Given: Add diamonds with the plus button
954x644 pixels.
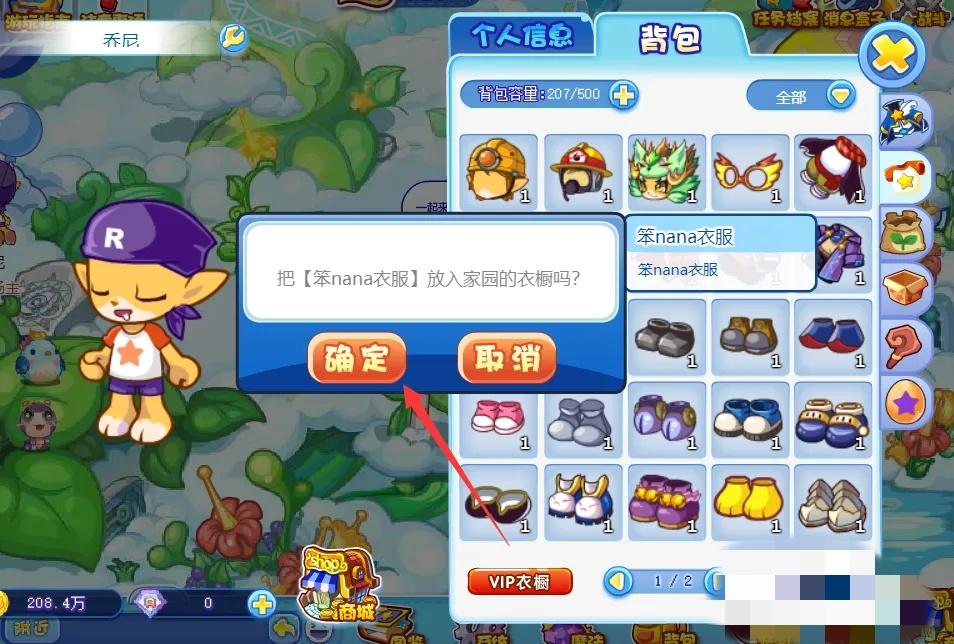Looking at the screenshot, I should 262,604.
